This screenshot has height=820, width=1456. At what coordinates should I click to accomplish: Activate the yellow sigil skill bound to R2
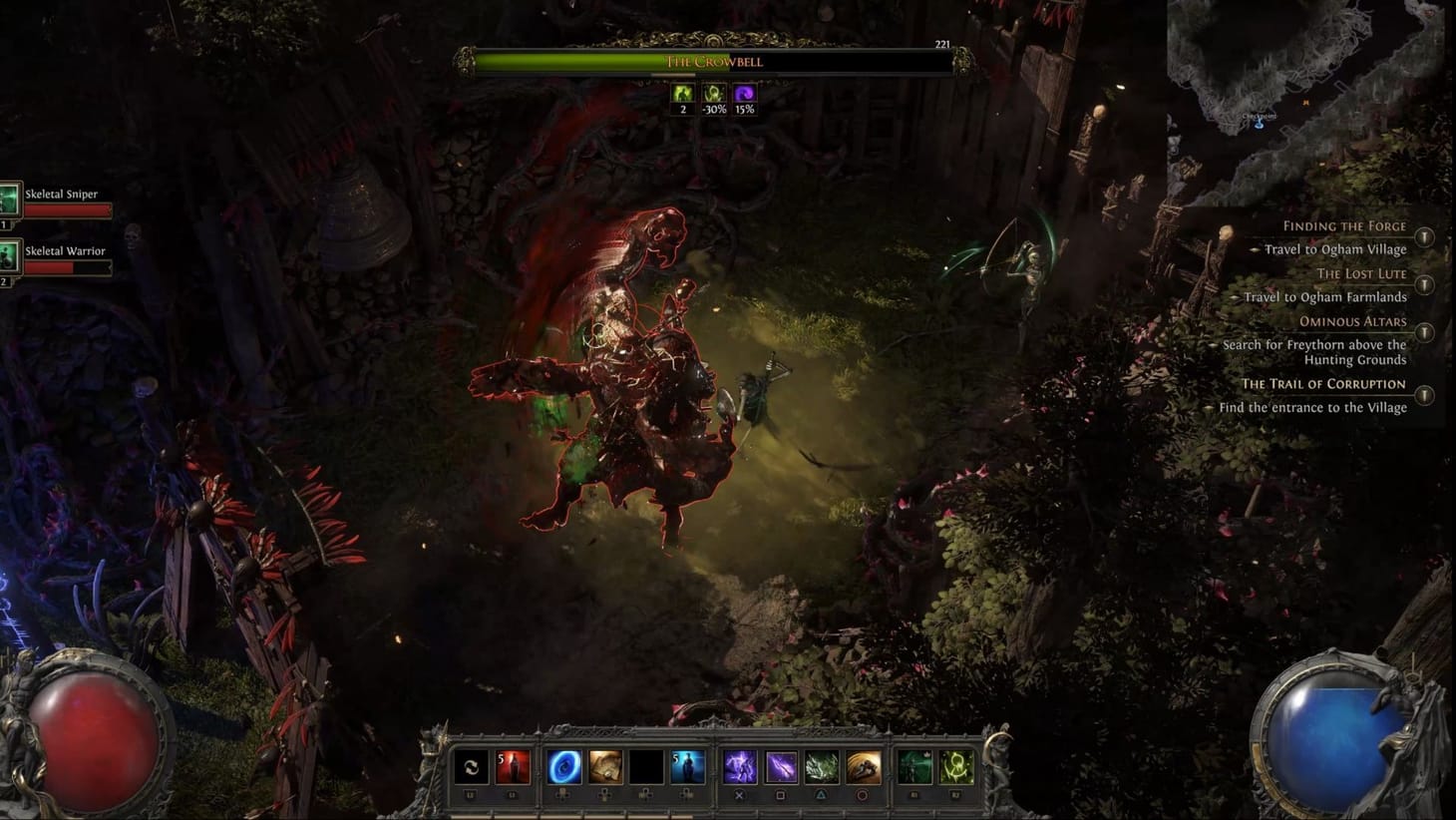tap(954, 768)
